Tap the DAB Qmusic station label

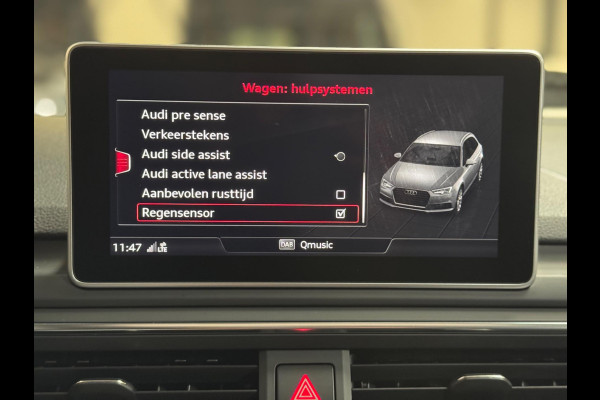click(x=307, y=244)
